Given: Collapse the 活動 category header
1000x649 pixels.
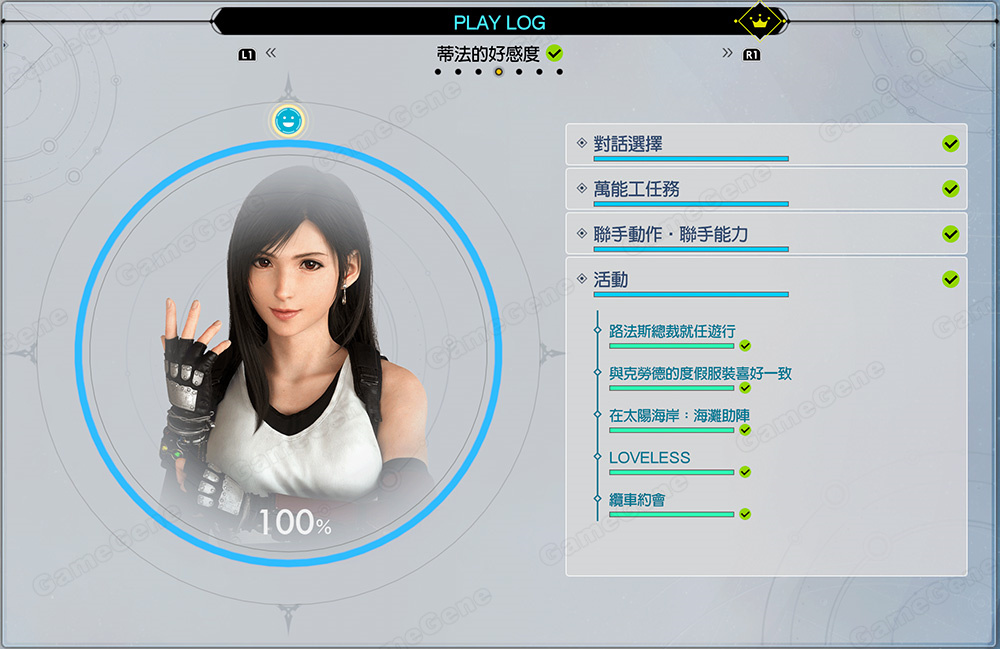Looking at the screenshot, I should [x=766, y=280].
